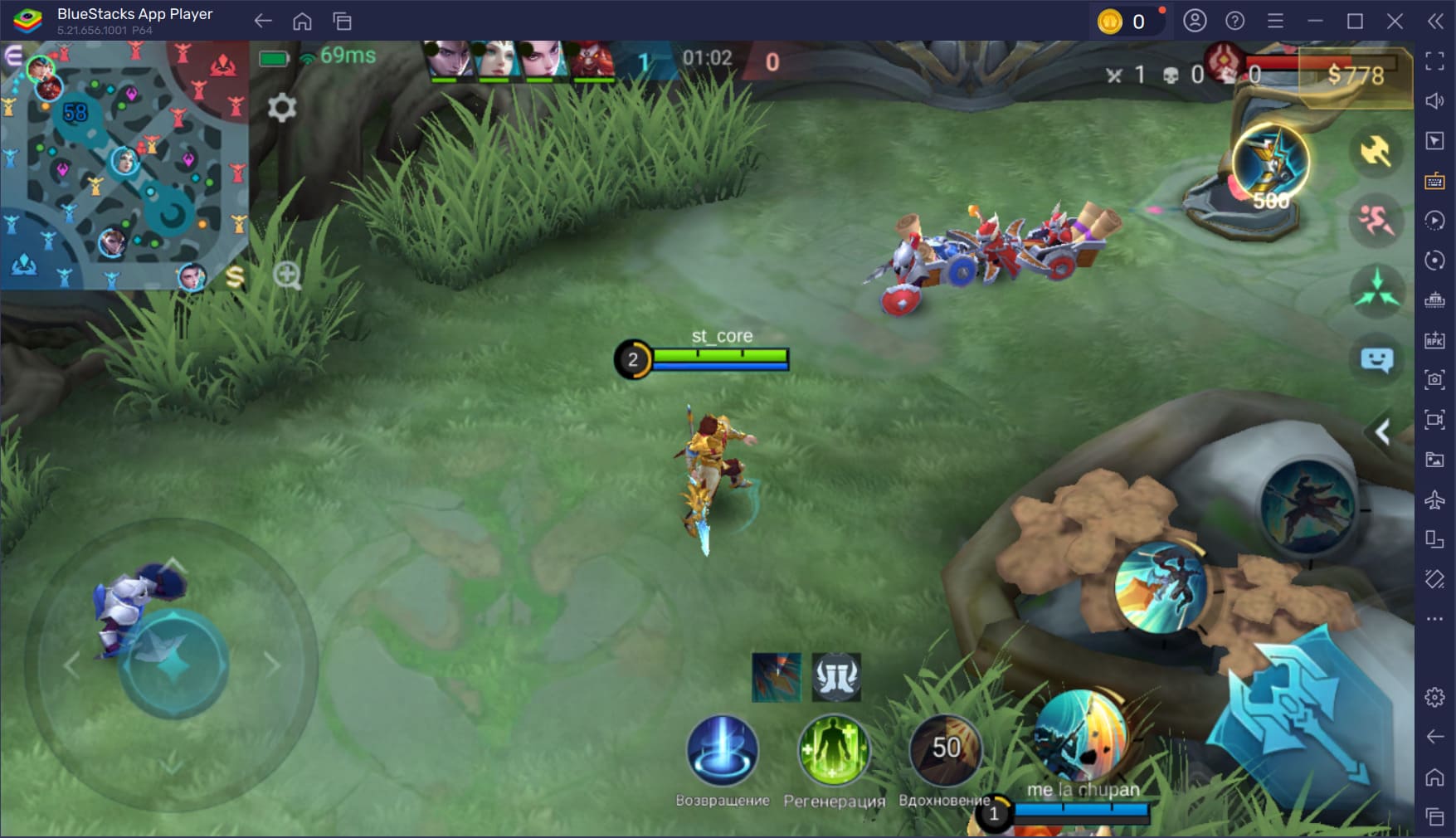This screenshot has width=1456, height=838.
Task: Close the BlueStacks window
Action: (x=1395, y=21)
